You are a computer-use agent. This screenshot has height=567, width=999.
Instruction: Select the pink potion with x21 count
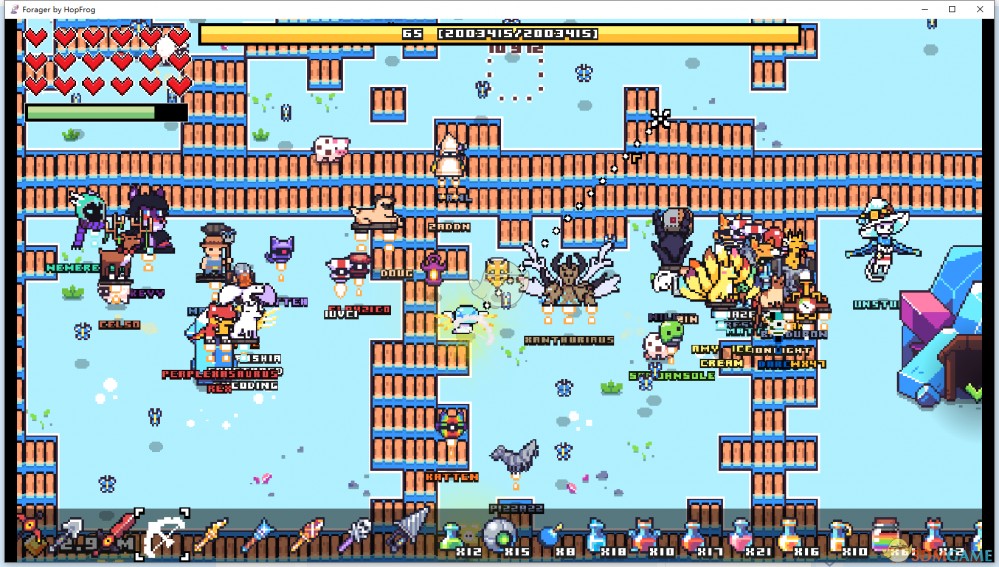click(x=741, y=536)
